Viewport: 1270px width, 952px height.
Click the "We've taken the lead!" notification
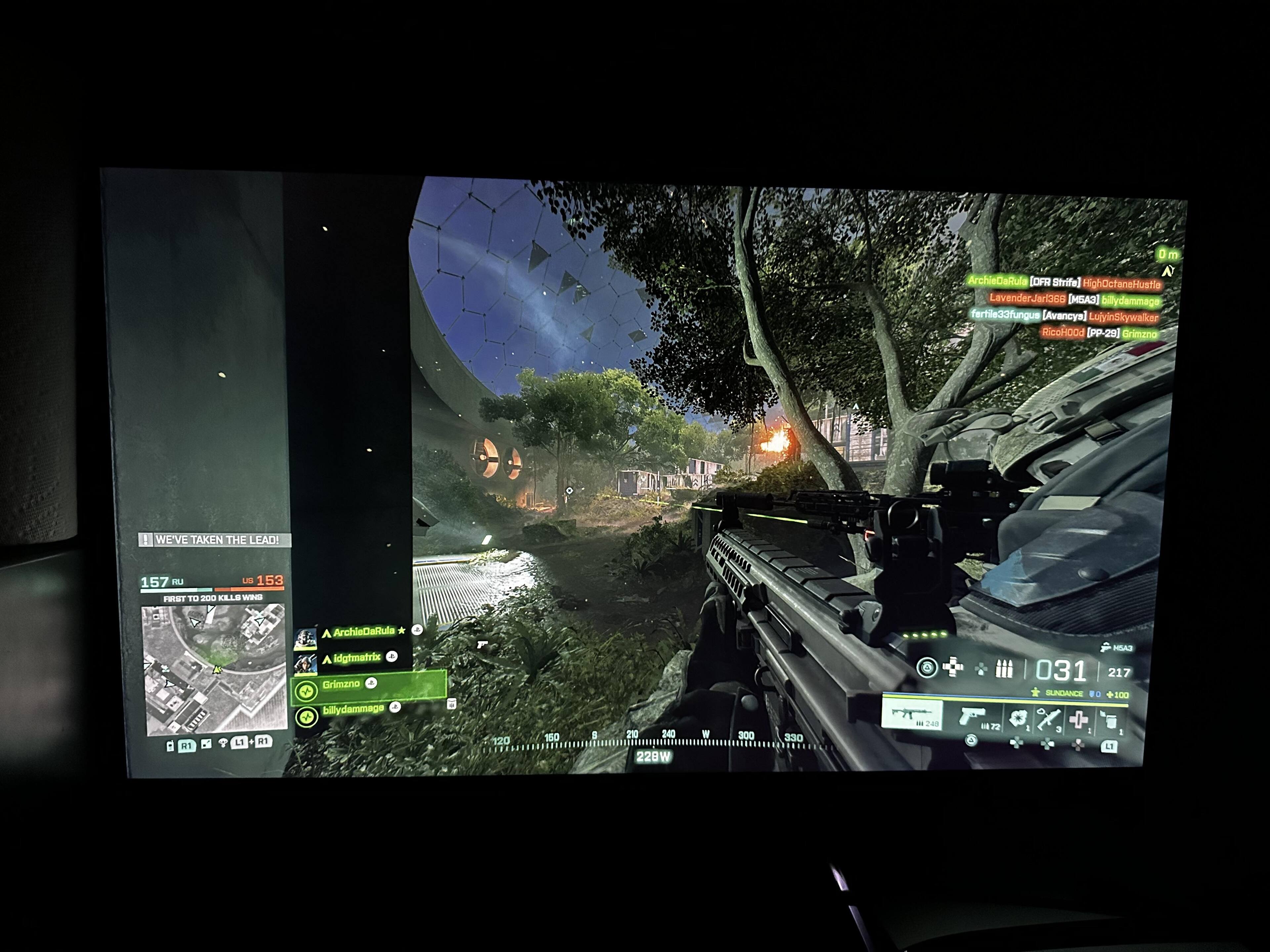(x=215, y=540)
